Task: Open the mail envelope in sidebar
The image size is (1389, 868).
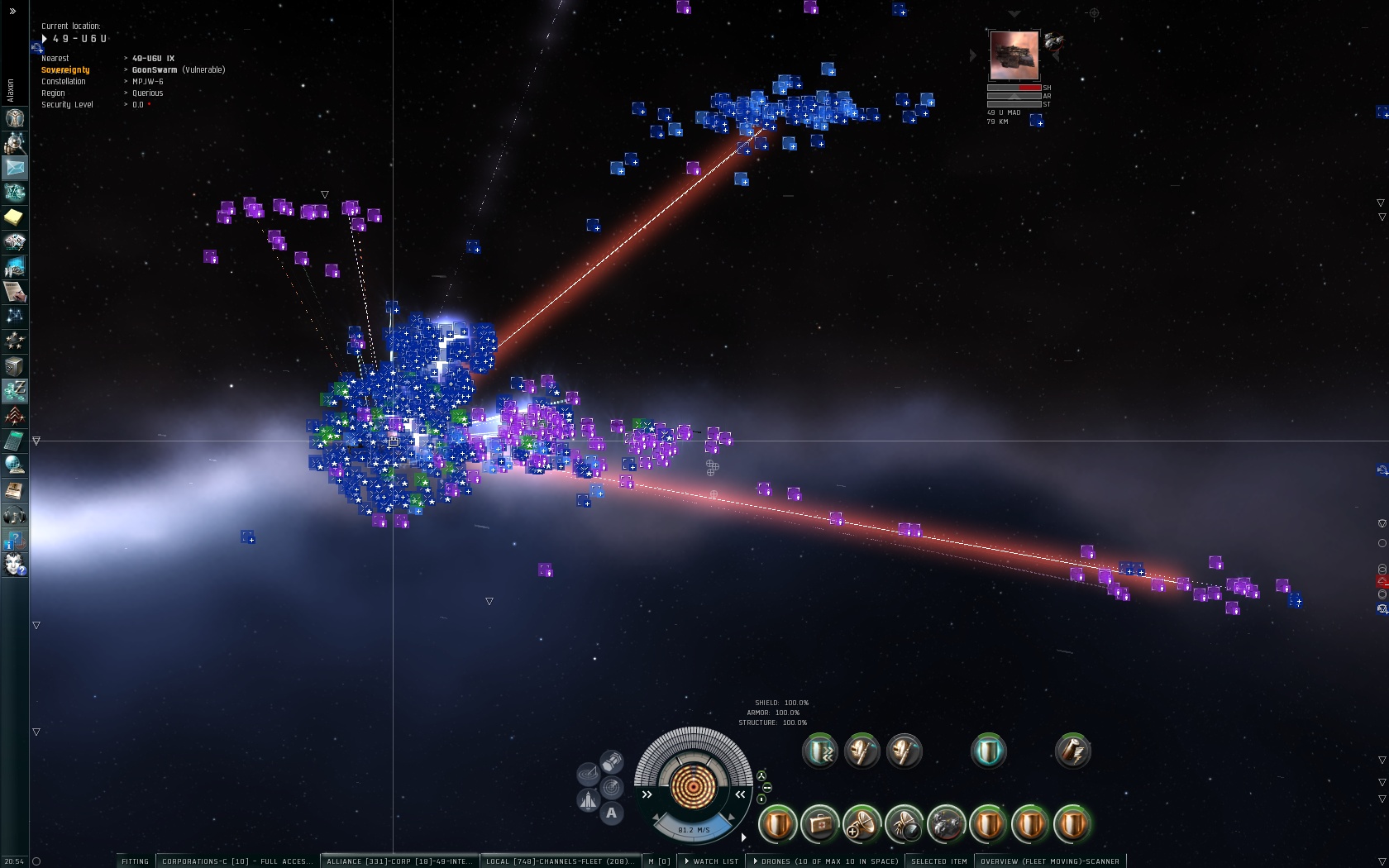Action: [x=15, y=168]
